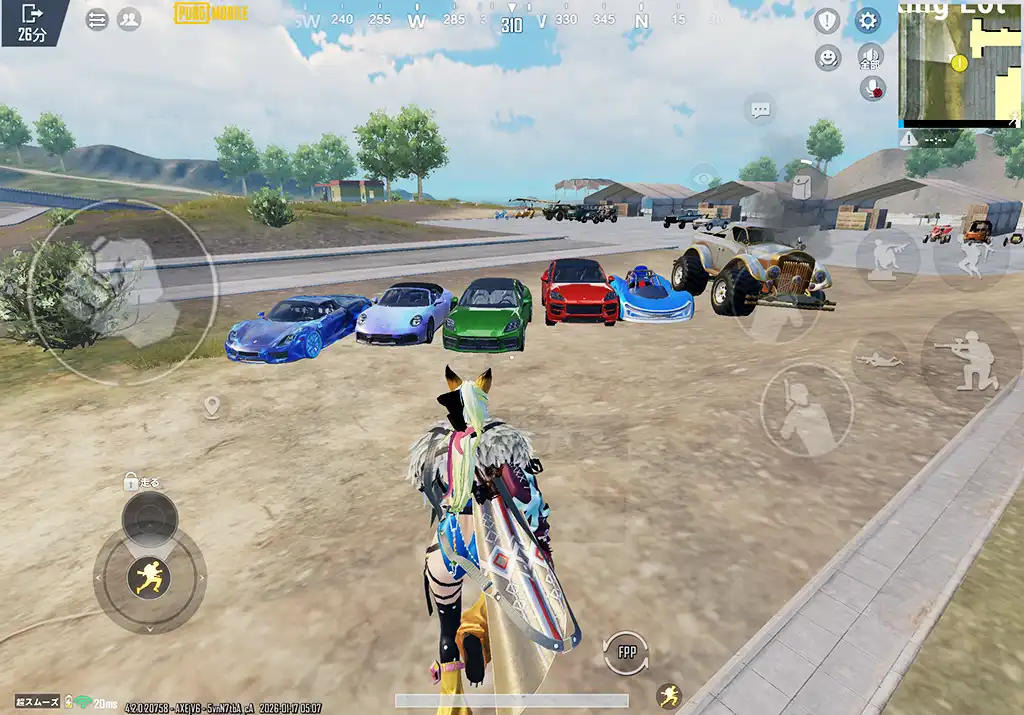
Task: Expand the minimap
Action: coord(959,64)
